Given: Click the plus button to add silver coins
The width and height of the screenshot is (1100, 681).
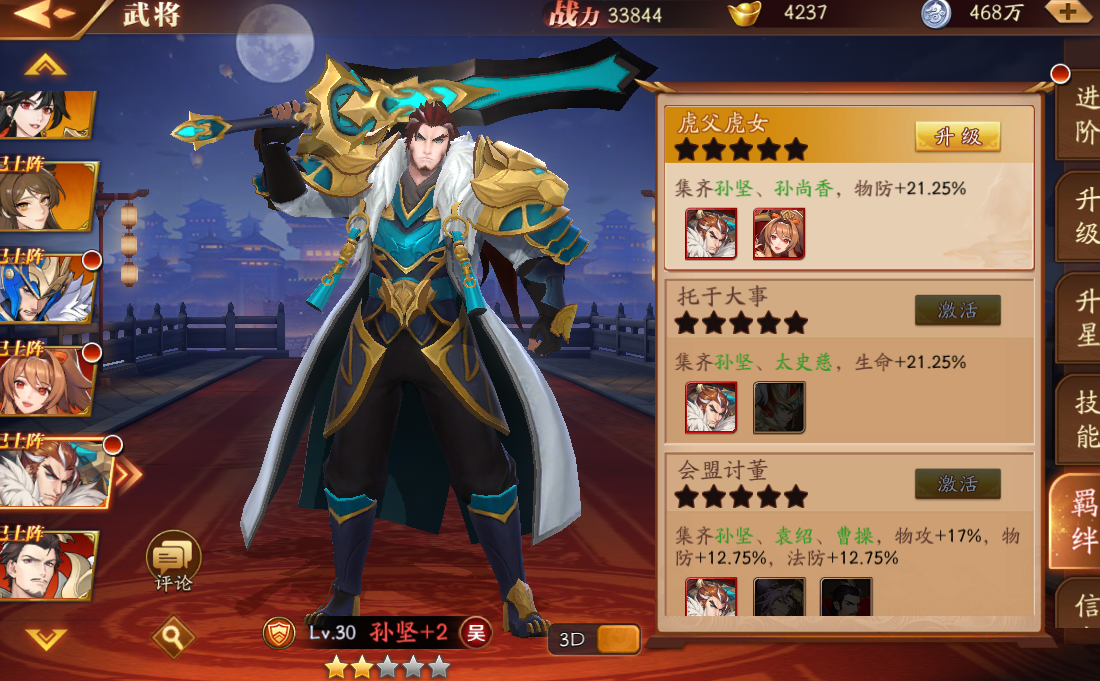Looking at the screenshot, I should 1067,13.
